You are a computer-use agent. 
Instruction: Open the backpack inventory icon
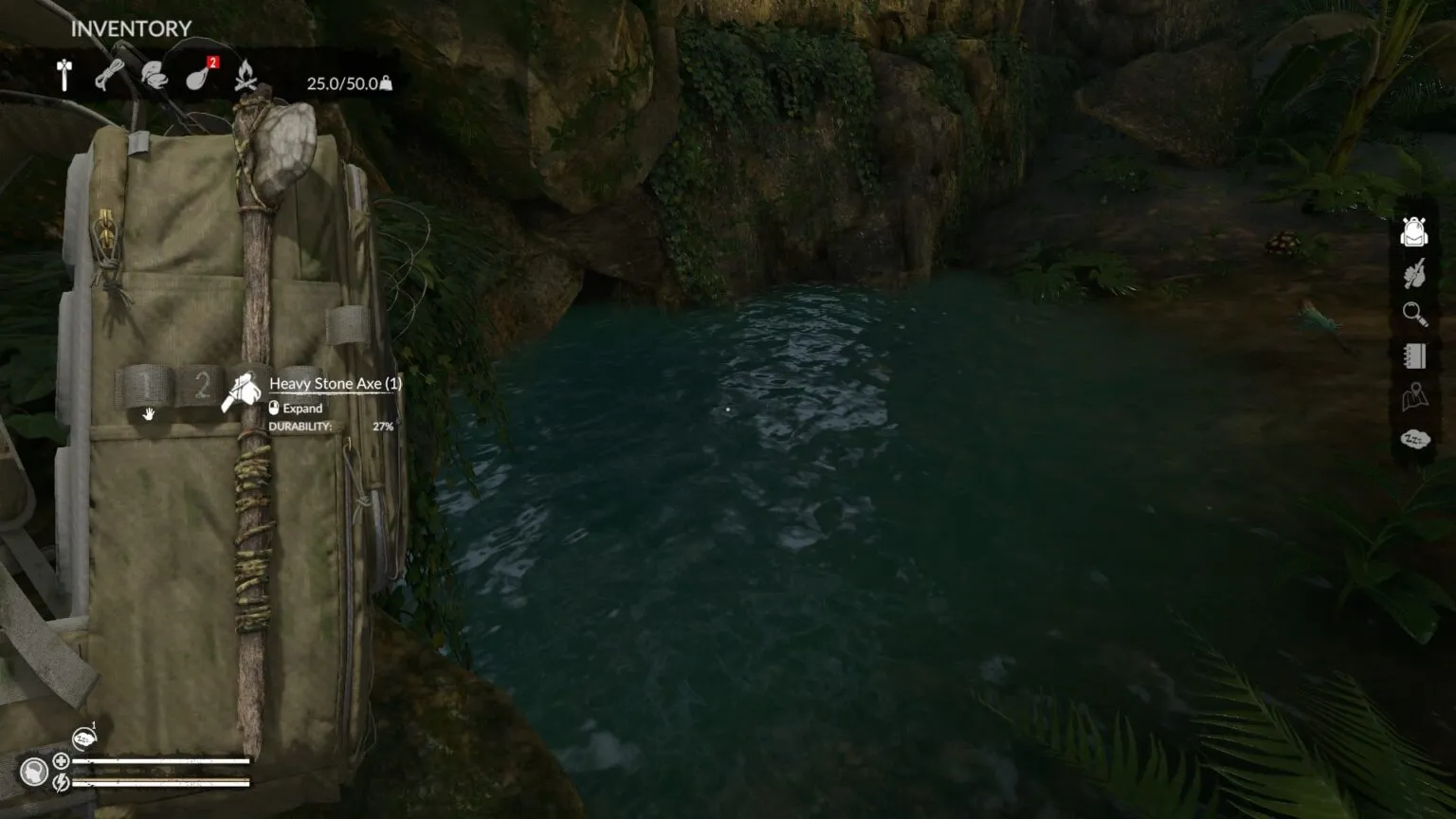(x=1412, y=230)
